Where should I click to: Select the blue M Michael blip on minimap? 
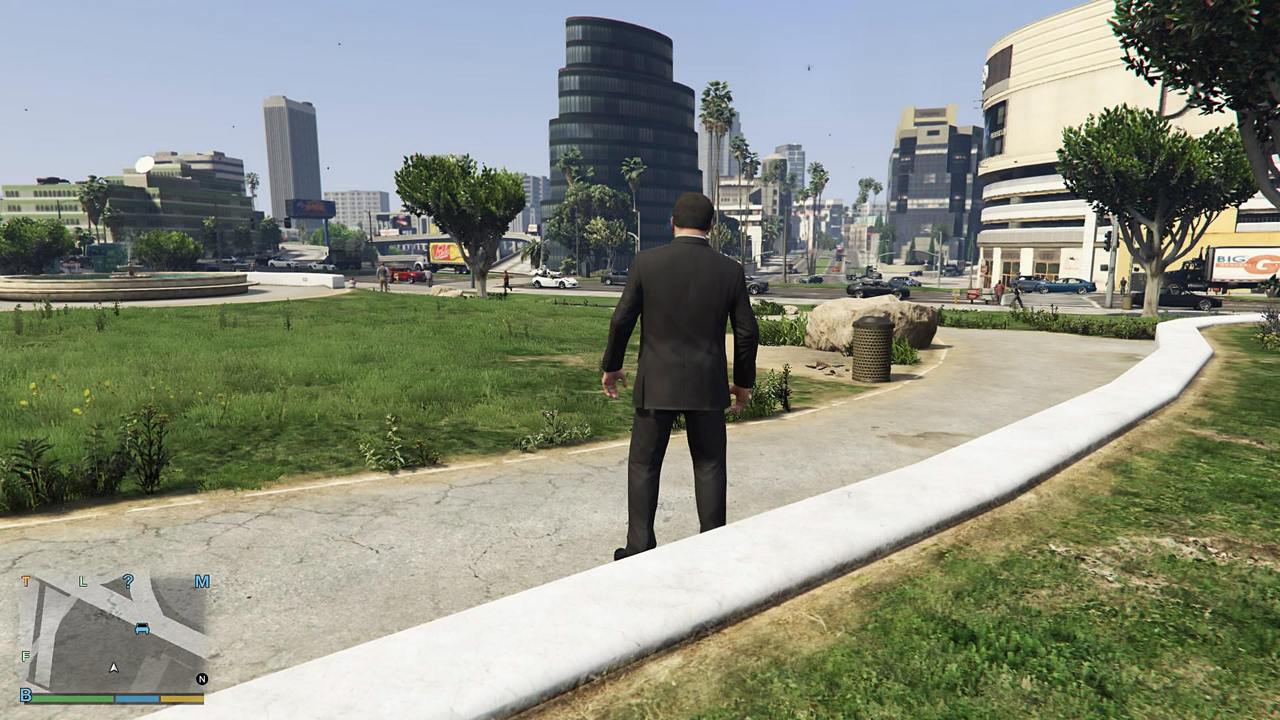click(203, 581)
